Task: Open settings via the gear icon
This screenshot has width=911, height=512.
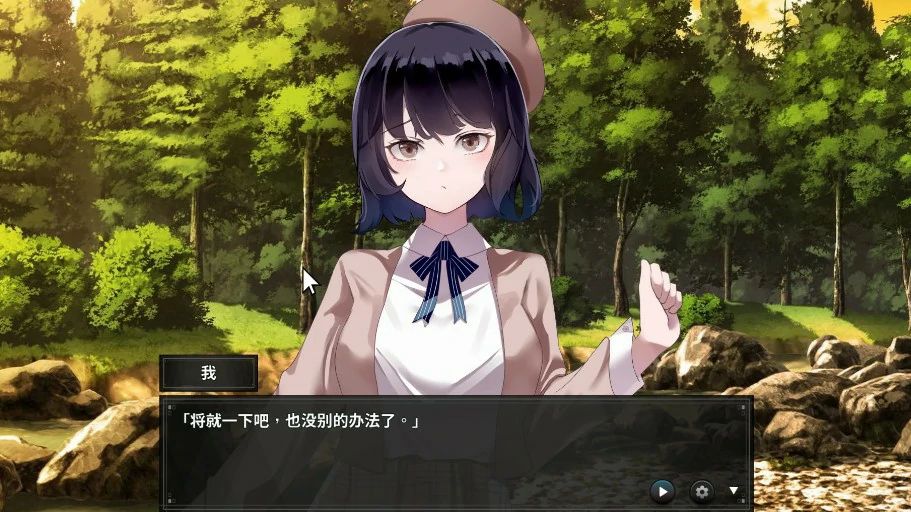Action: 702,491
